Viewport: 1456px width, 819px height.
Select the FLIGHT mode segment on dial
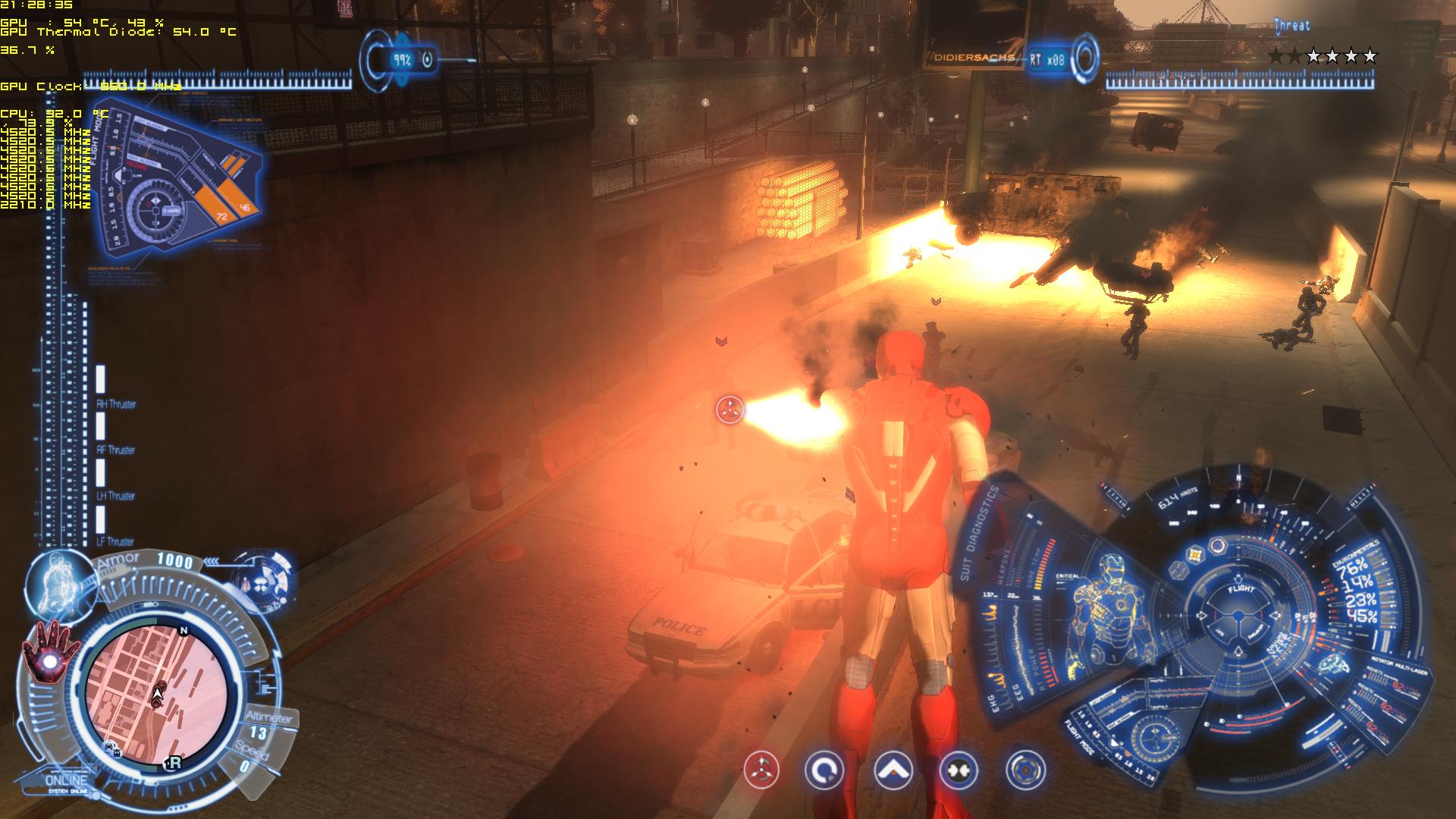[1241, 588]
